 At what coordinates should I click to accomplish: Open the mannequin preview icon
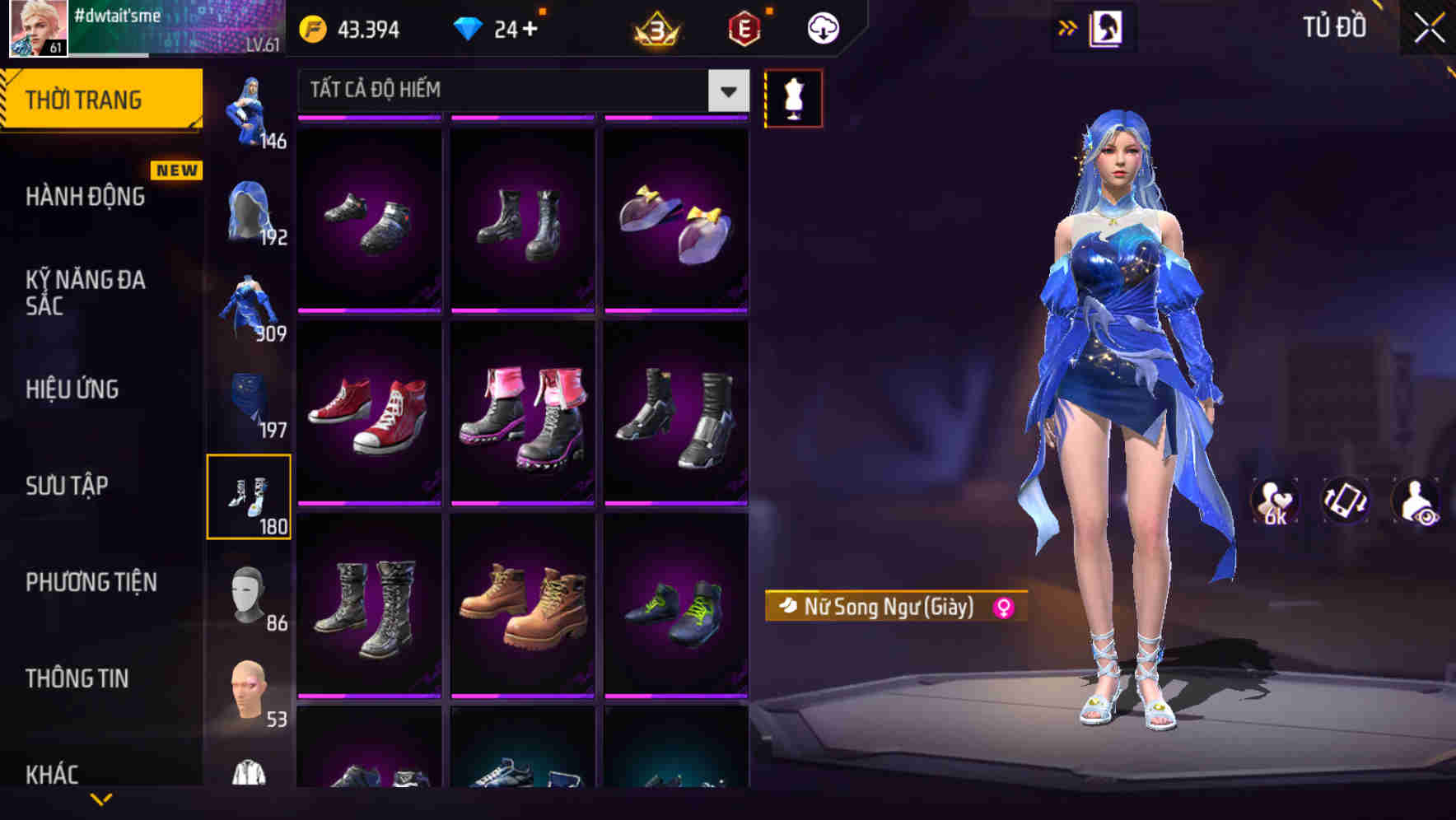(793, 98)
